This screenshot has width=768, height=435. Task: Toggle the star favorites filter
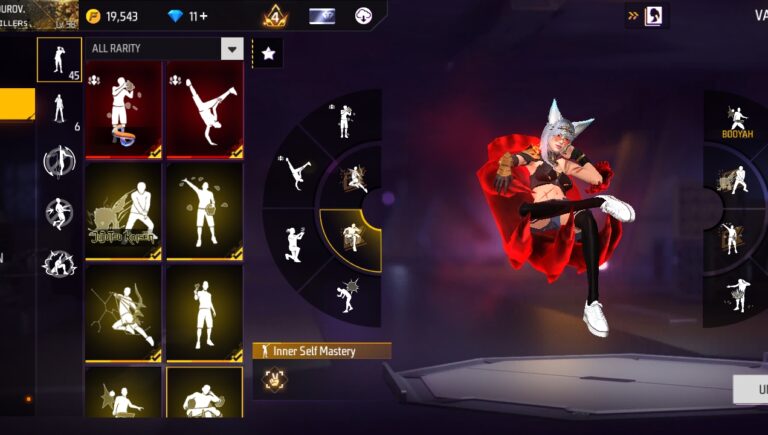pos(267,54)
